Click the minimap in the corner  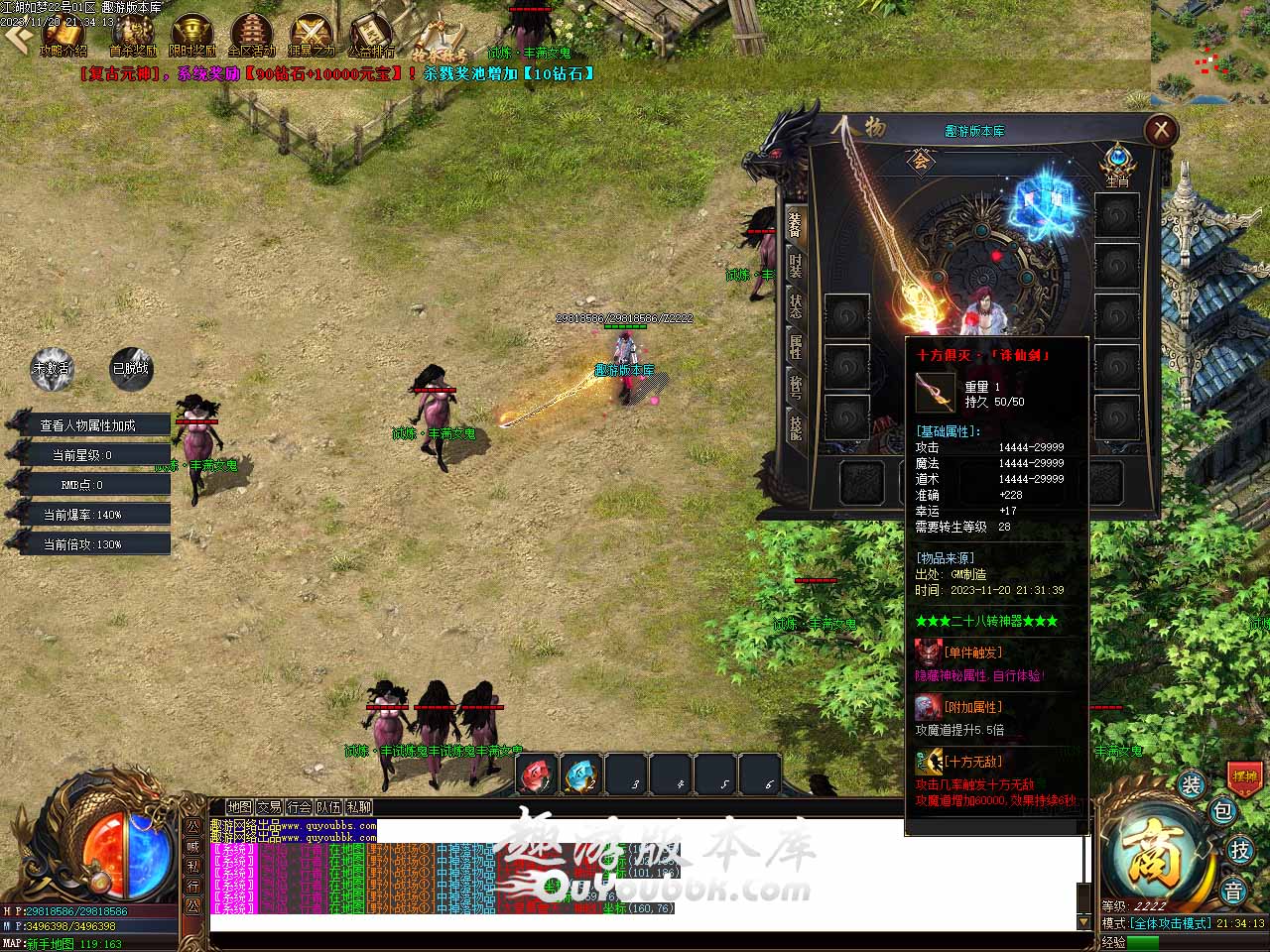click(x=1209, y=52)
